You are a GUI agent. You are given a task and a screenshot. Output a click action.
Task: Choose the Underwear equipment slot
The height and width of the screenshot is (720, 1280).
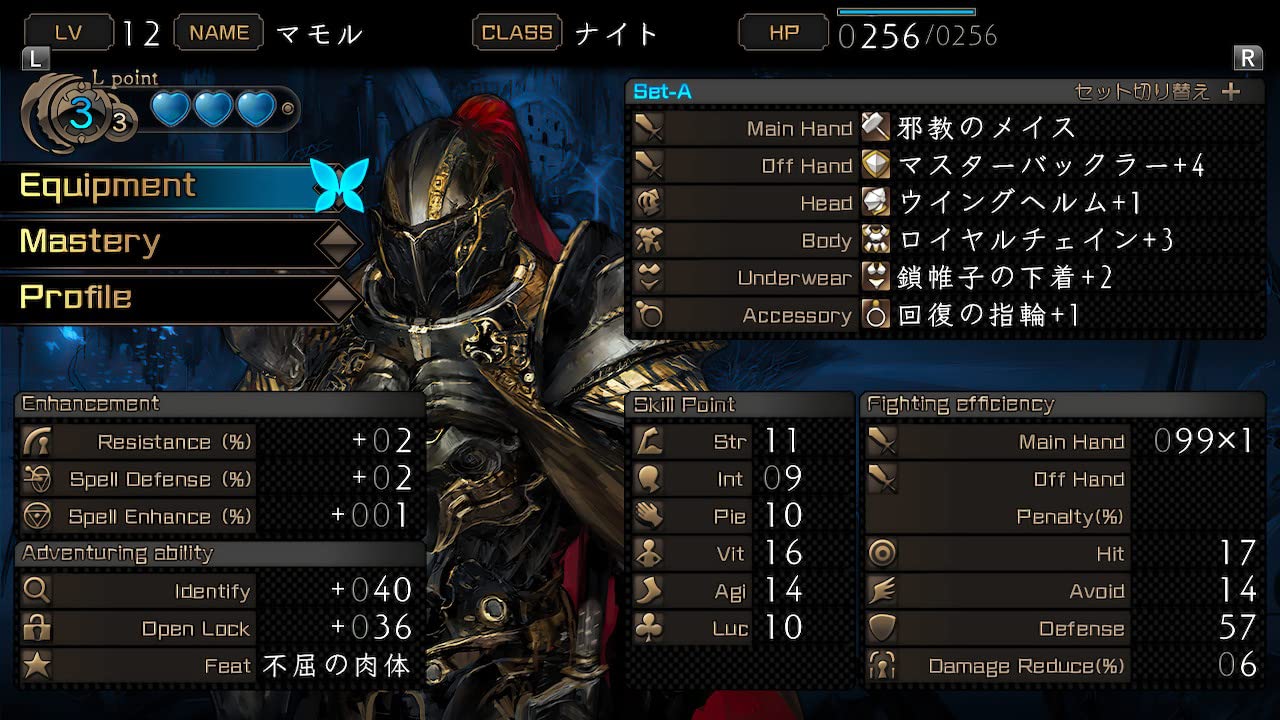[x=945, y=278]
